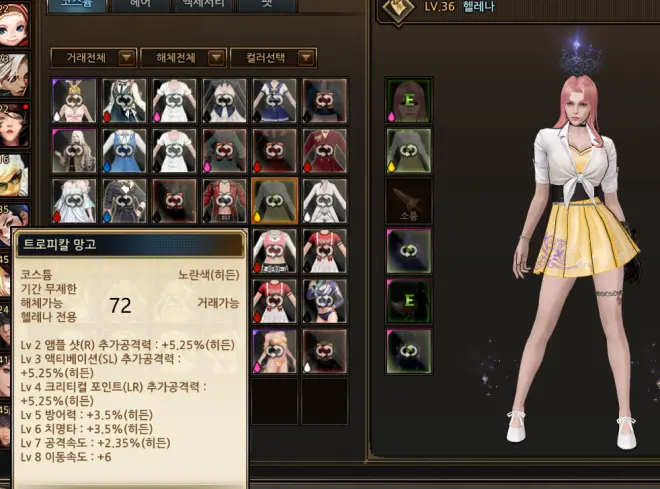Select the orange-highlighted grey costume slot
The image size is (660, 489).
(x=274, y=200)
